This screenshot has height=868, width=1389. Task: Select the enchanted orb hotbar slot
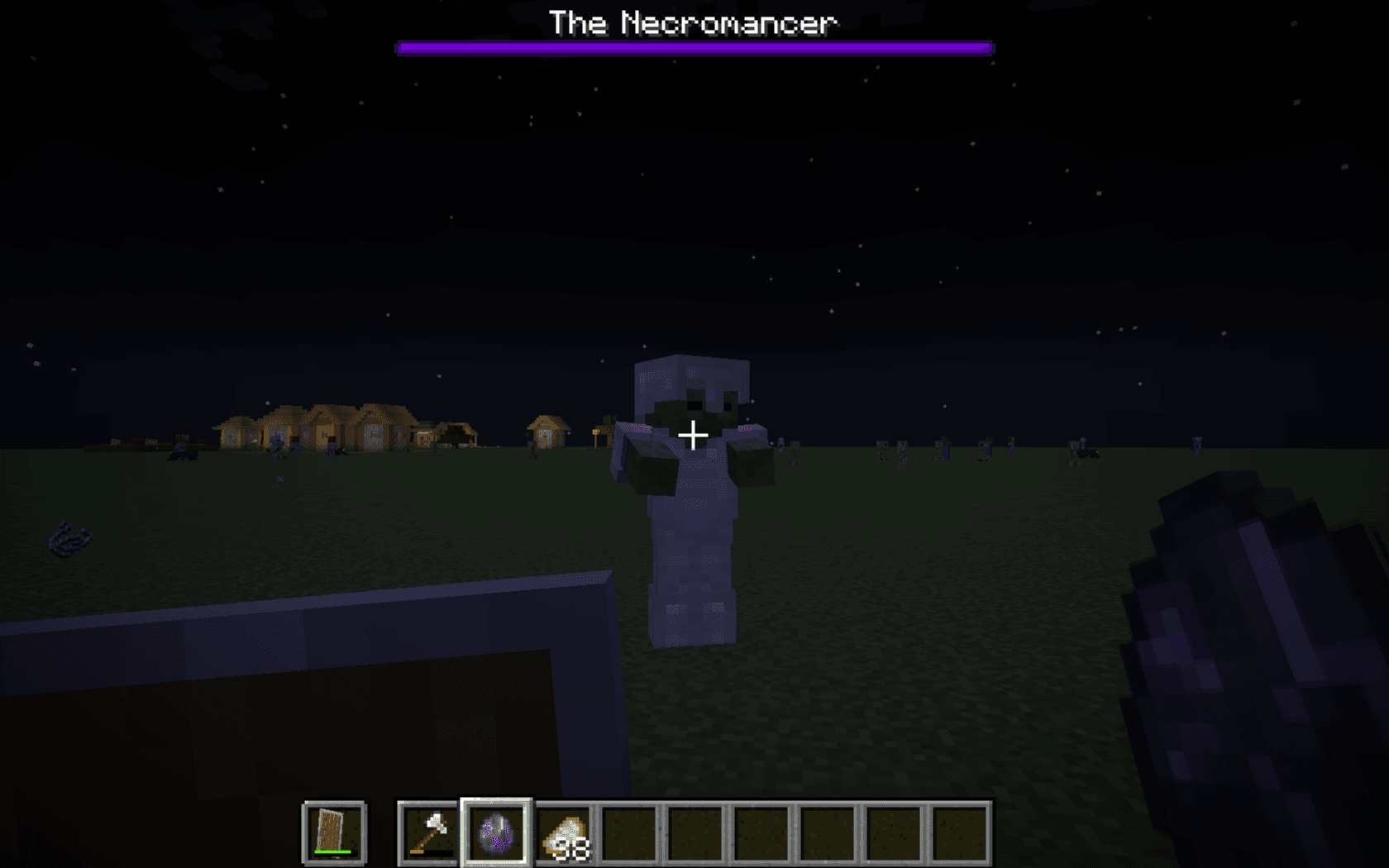coord(494,833)
